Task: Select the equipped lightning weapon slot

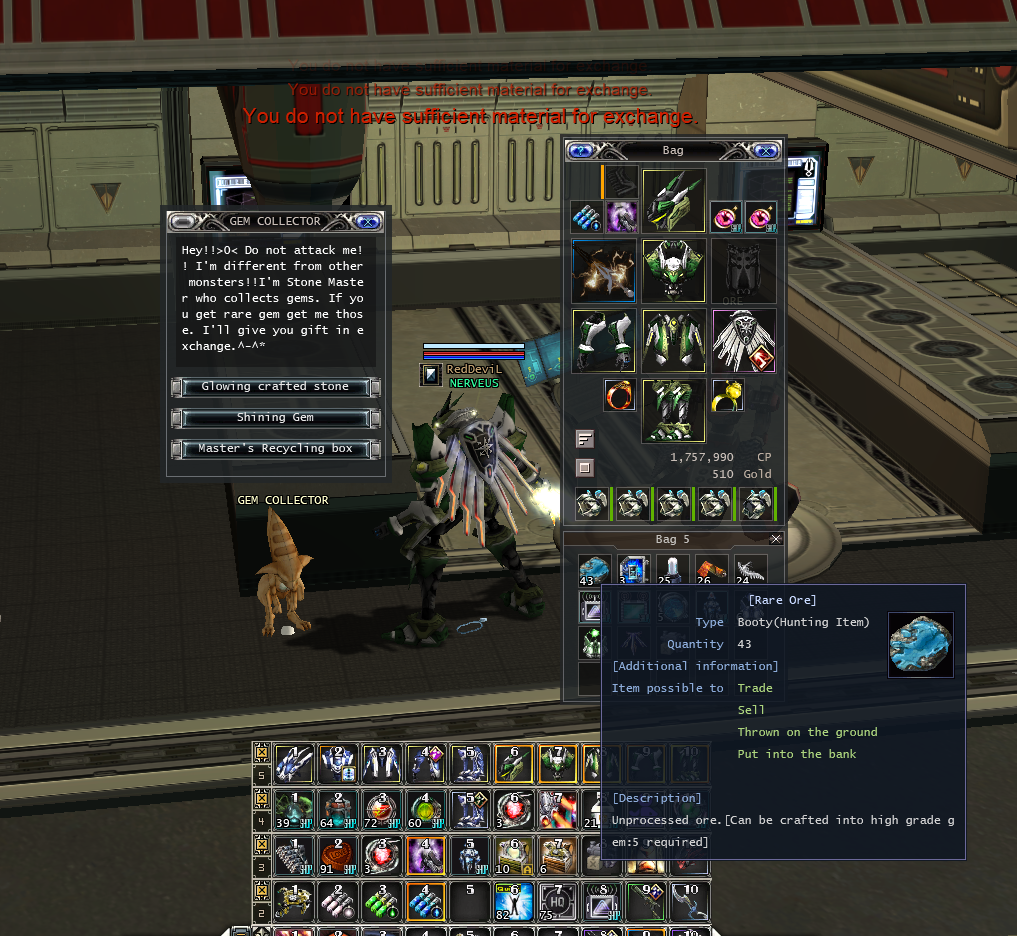Action: (x=604, y=270)
